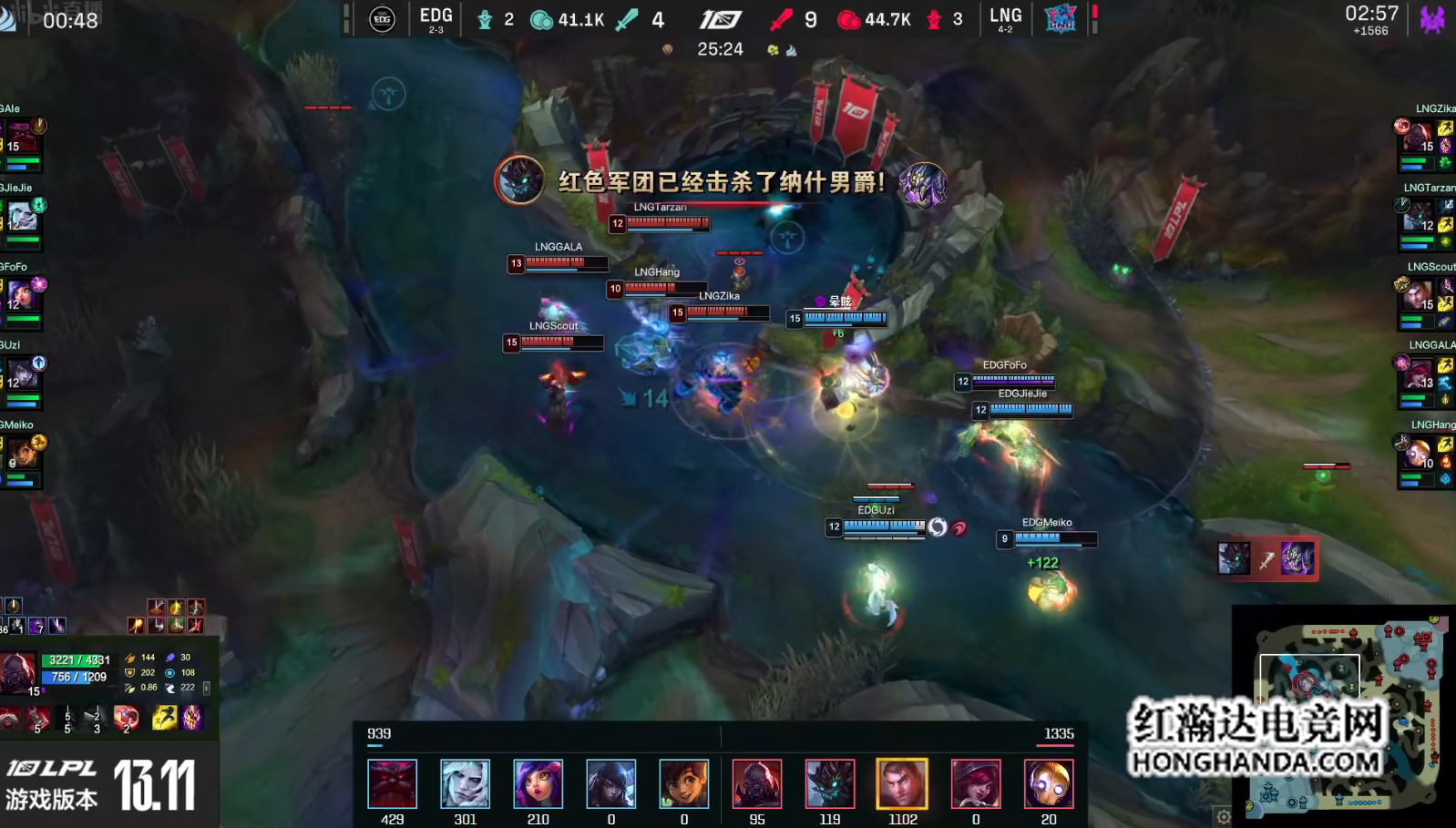The width and height of the screenshot is (1456, 828).
Task: Click Sion's ultimate ability icon
Action: (126, 718)
